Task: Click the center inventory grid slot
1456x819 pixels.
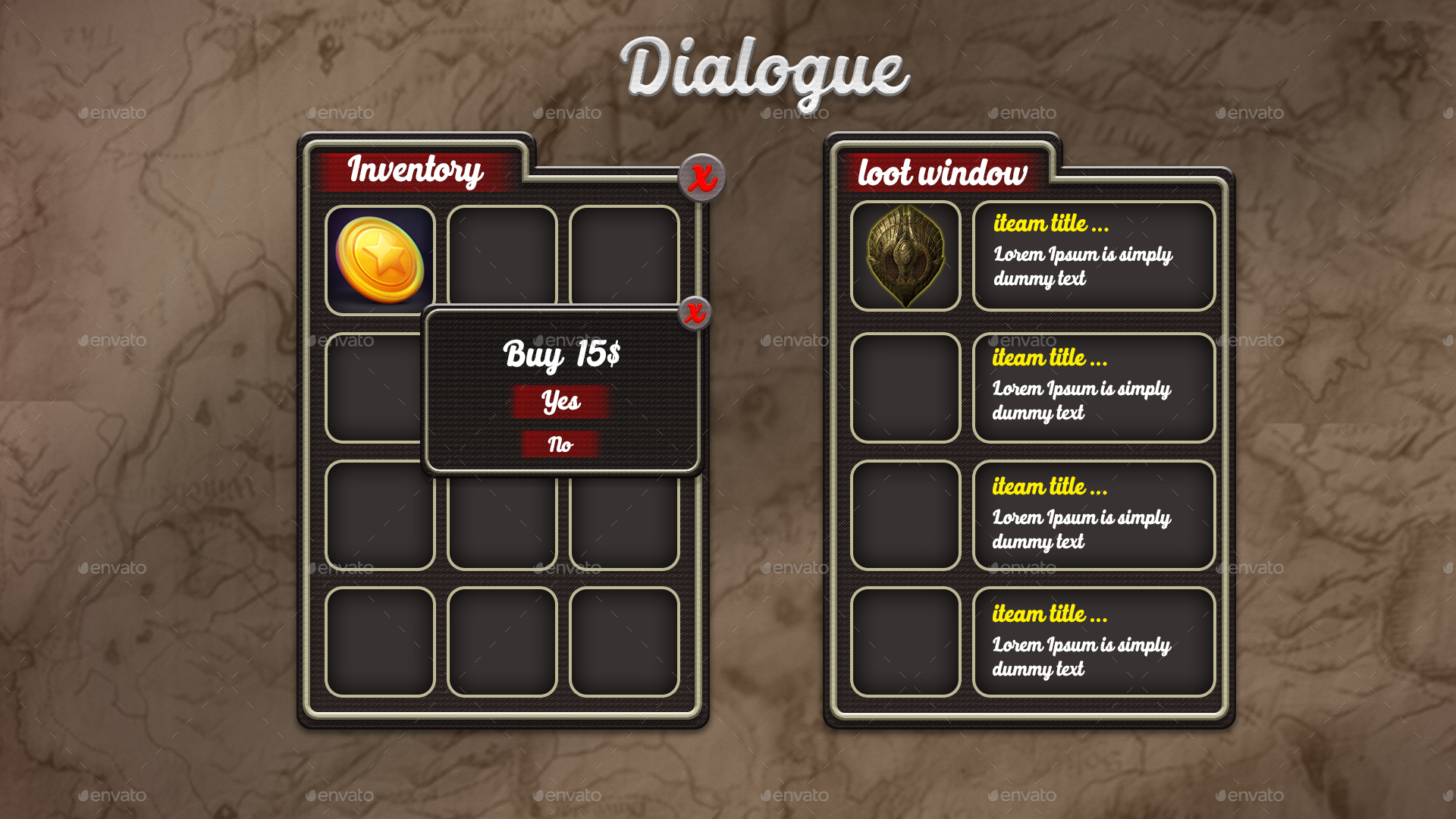Action: 502,519
